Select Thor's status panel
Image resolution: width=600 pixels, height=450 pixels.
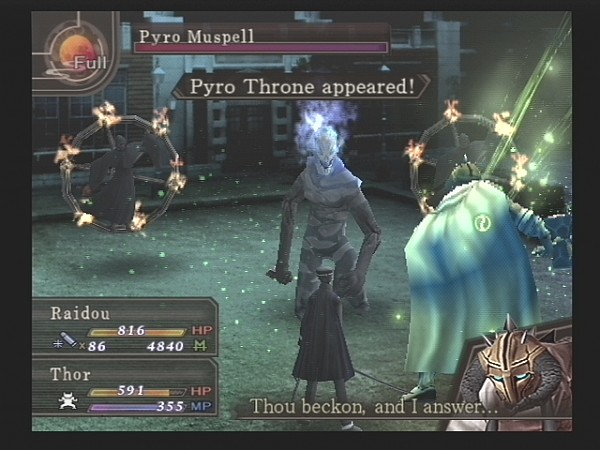point(125,388)
